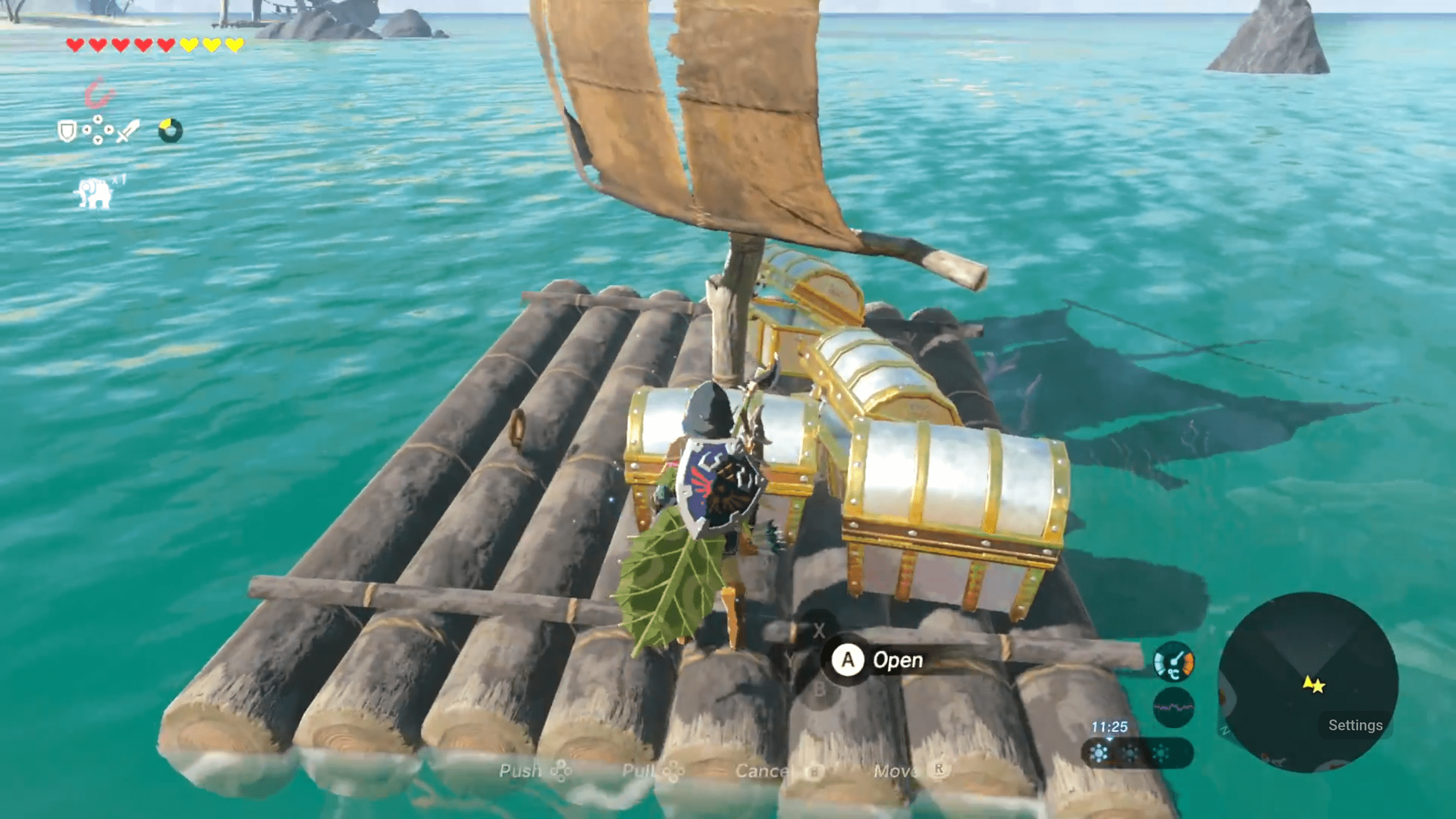Screen dimensions: 1456x819
Task: Click the shield equipment icon
Action: (x=67, y=131)
